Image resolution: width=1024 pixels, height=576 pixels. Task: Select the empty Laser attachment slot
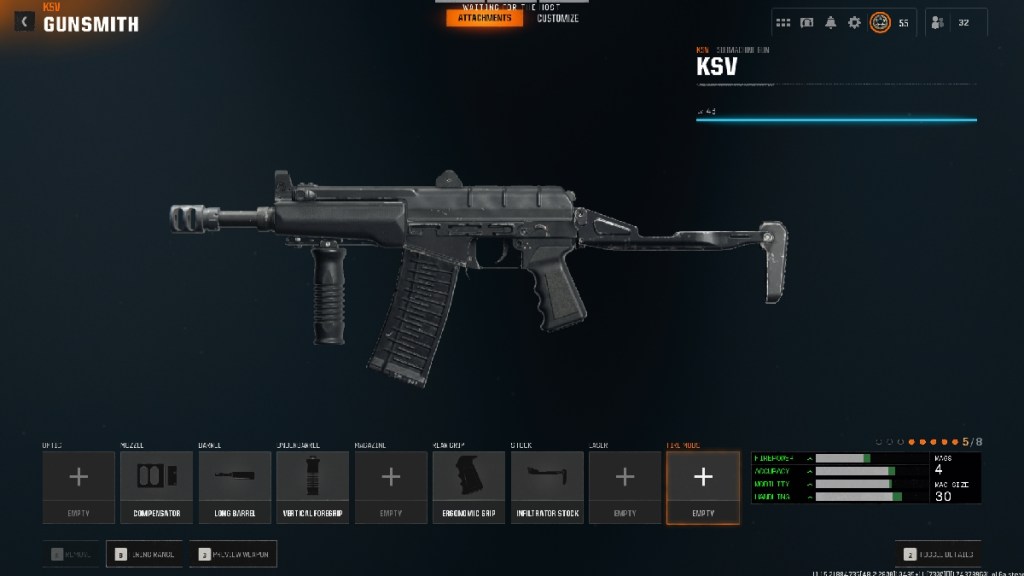(624, 487)
